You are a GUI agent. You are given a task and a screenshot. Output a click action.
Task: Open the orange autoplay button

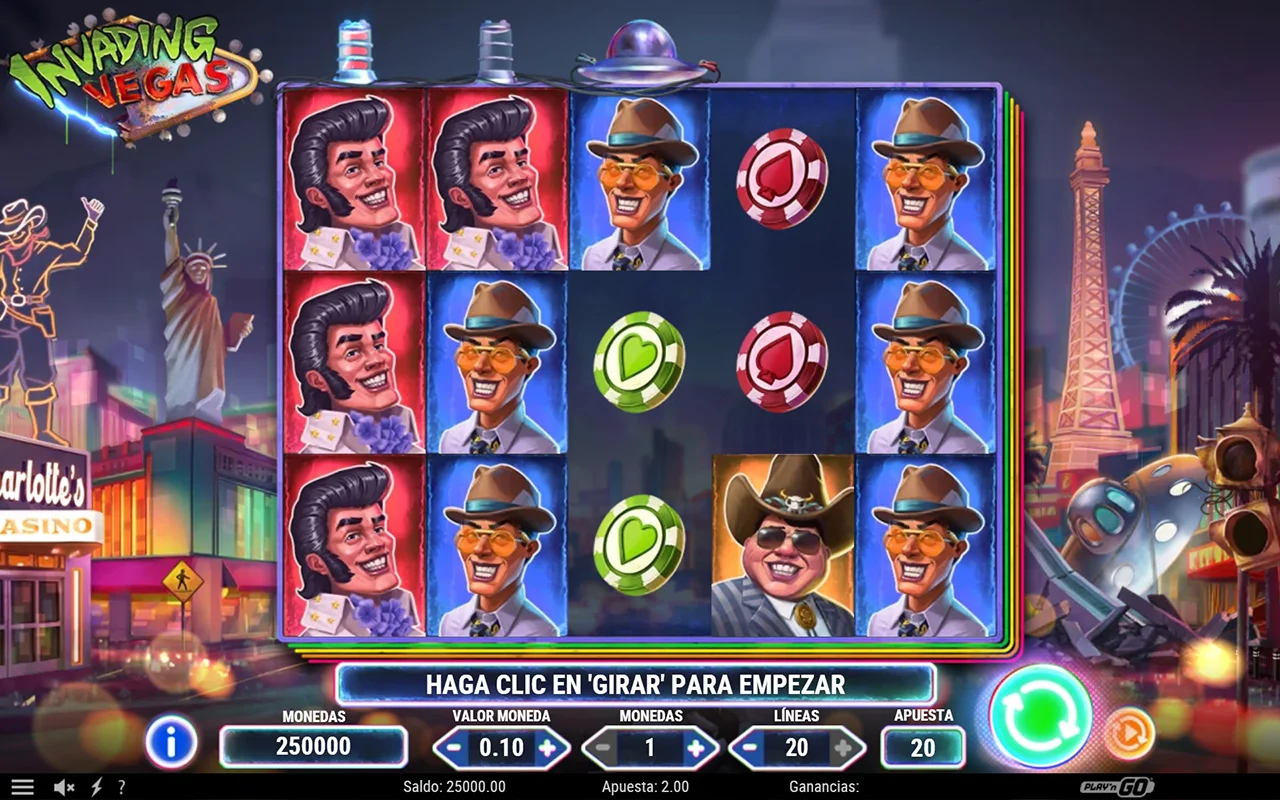(x=1129, y=733)
